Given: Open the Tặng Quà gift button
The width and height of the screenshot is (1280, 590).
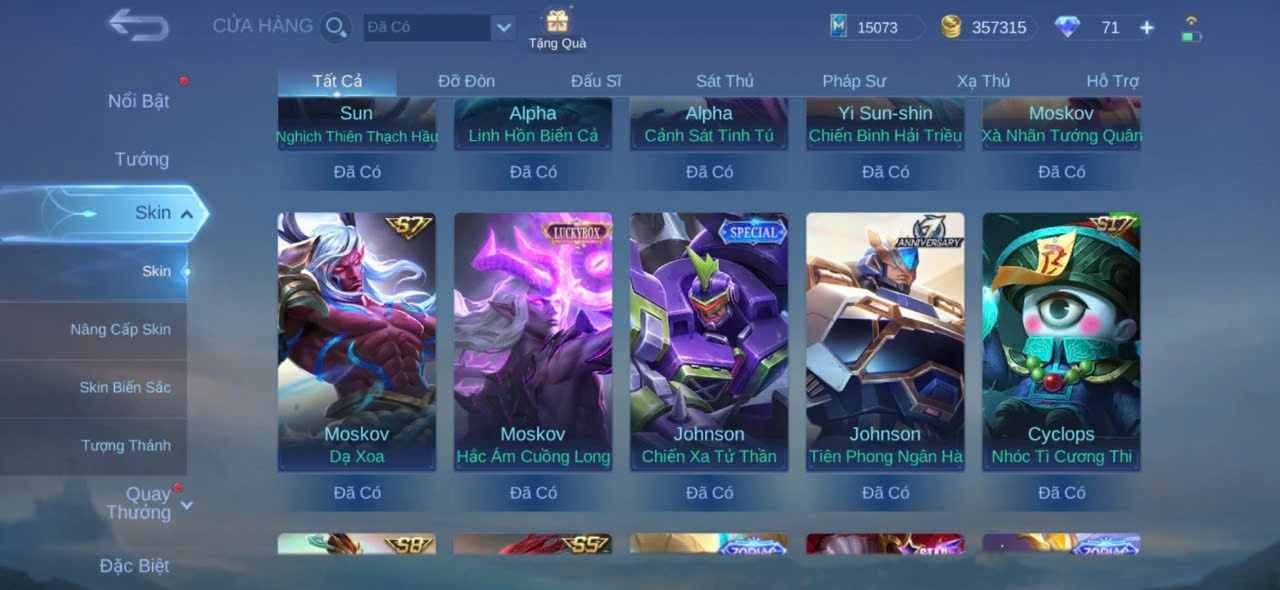Looking at the screenshot, I should [557, 28].
